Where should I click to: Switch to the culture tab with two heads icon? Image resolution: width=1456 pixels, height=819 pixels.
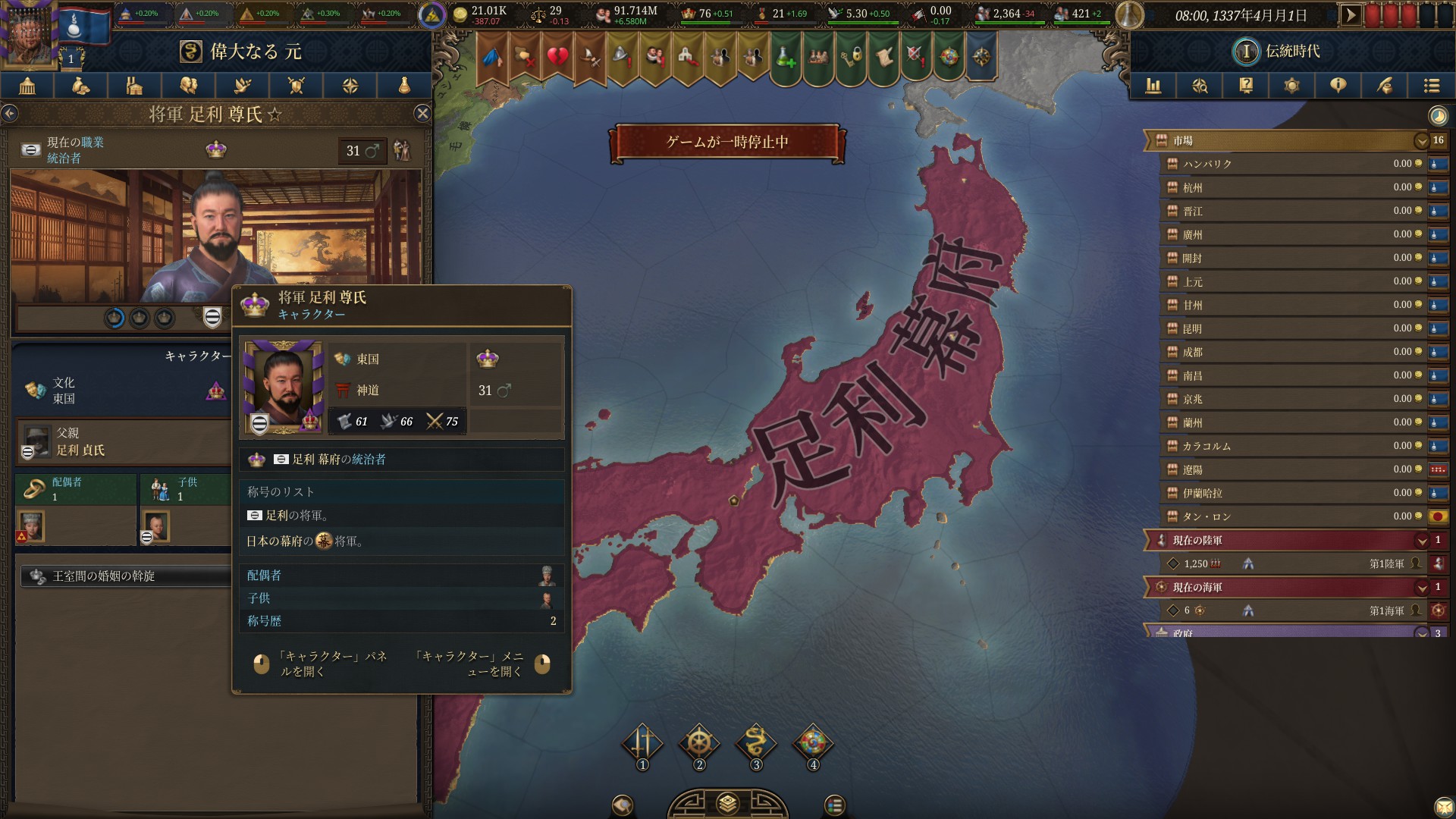click(x=187, y=86)
